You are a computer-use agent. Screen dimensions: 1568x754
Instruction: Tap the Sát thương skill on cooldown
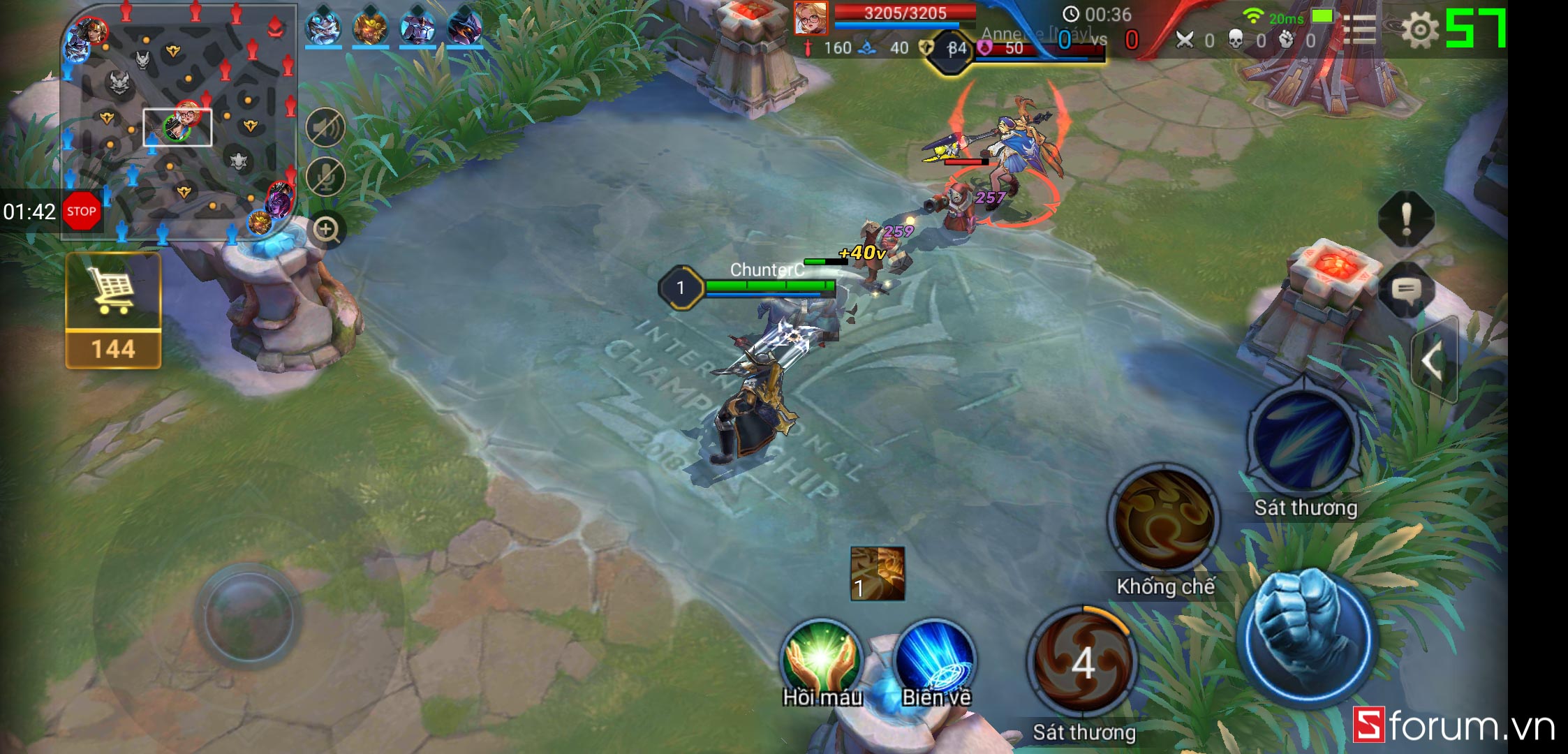tap(1082, 661)
